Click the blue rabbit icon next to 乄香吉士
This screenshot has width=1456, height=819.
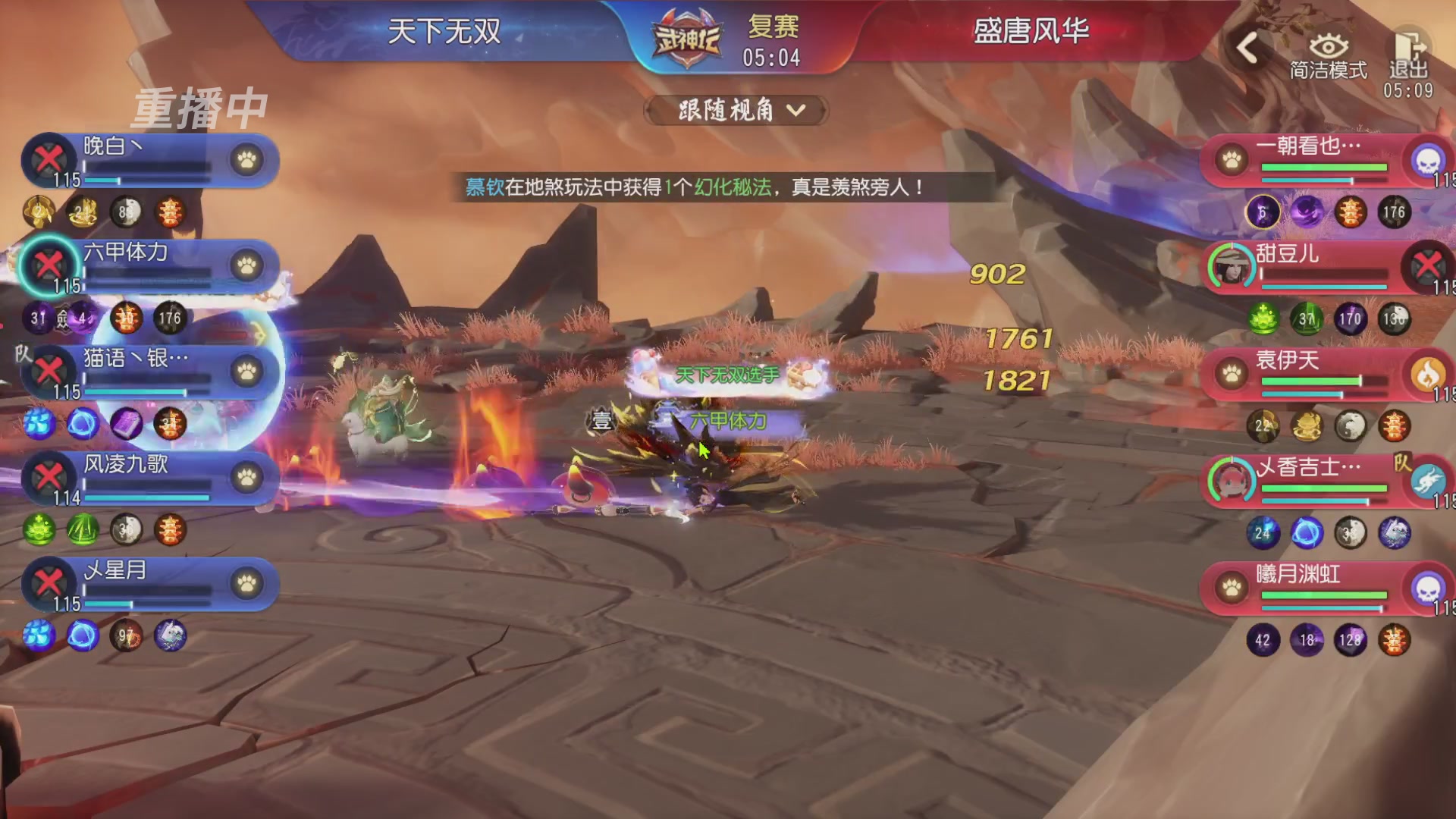pos(1429,481)
